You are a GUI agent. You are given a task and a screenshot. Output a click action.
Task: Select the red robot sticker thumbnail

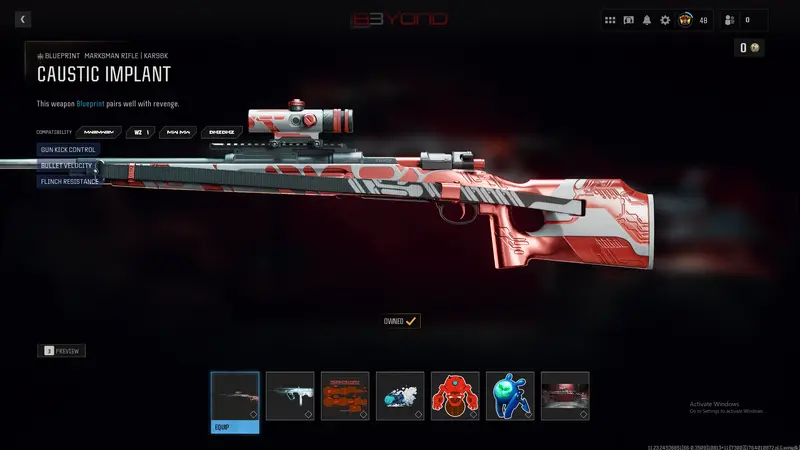[x=455, y=396]
